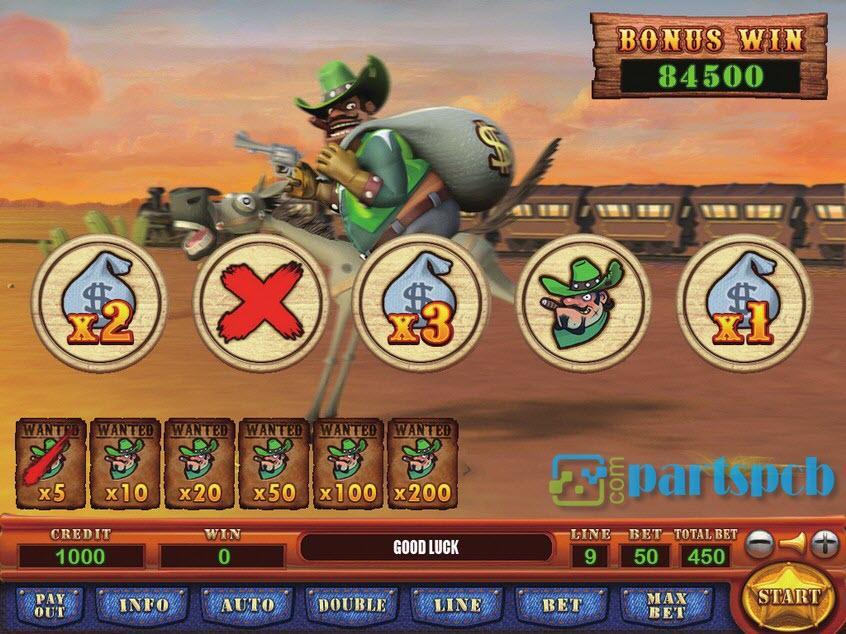Select the MAX BET button
The height and width of the screenshot is (634, 846).
click(x=667, y=605)
